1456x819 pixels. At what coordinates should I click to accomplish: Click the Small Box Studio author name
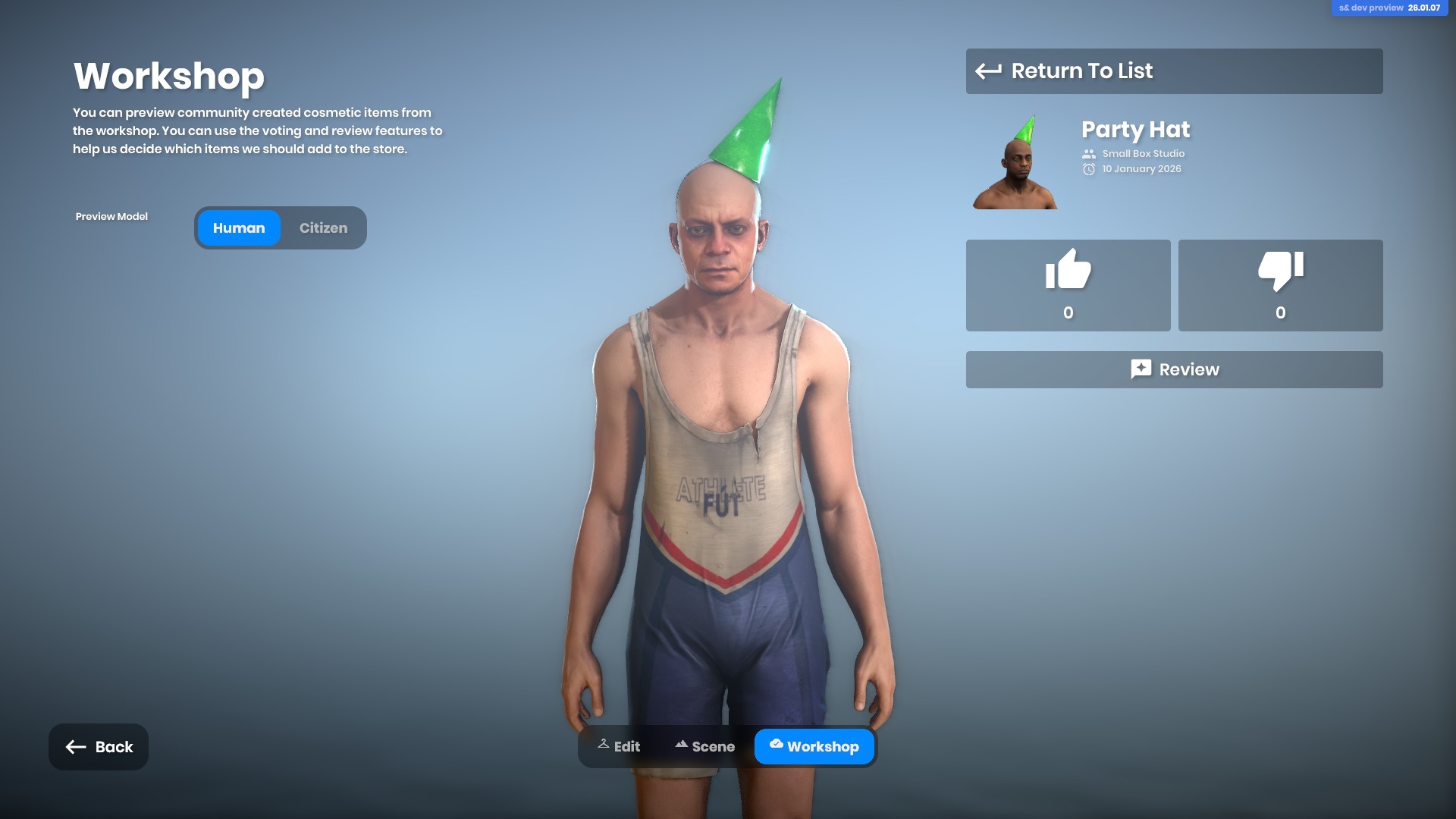[1143, 154]
